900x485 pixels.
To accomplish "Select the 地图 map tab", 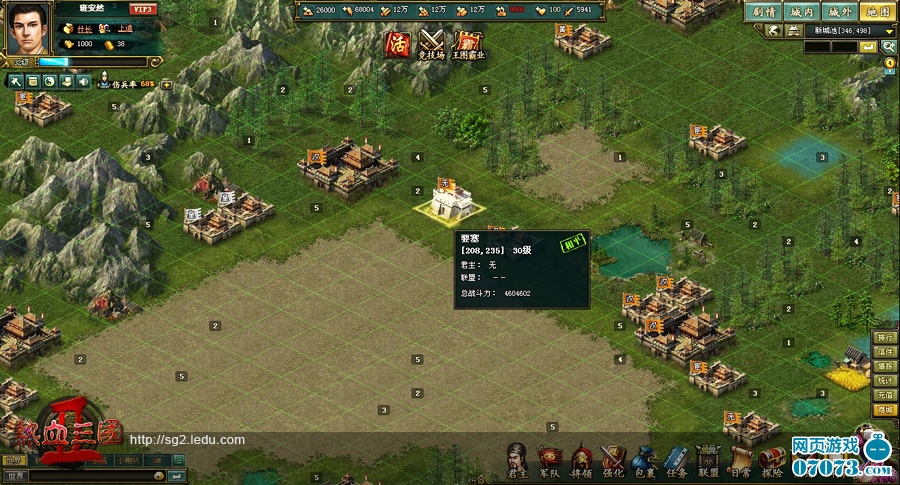I will [x=877, y=13].
